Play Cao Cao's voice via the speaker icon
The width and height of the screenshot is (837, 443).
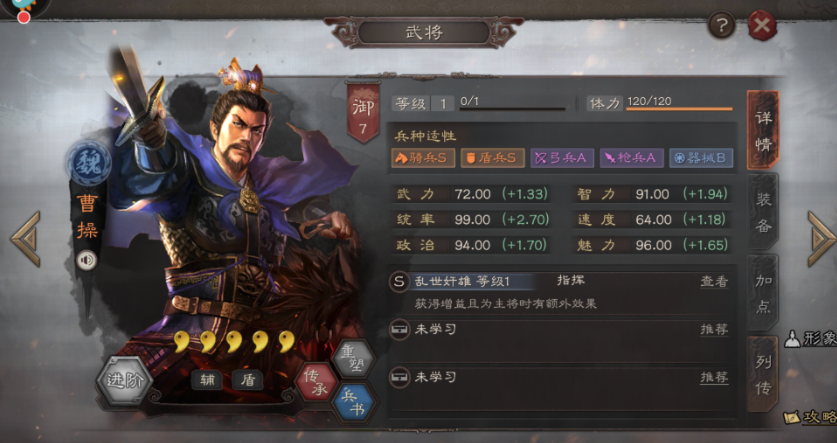tap(86, 260)
